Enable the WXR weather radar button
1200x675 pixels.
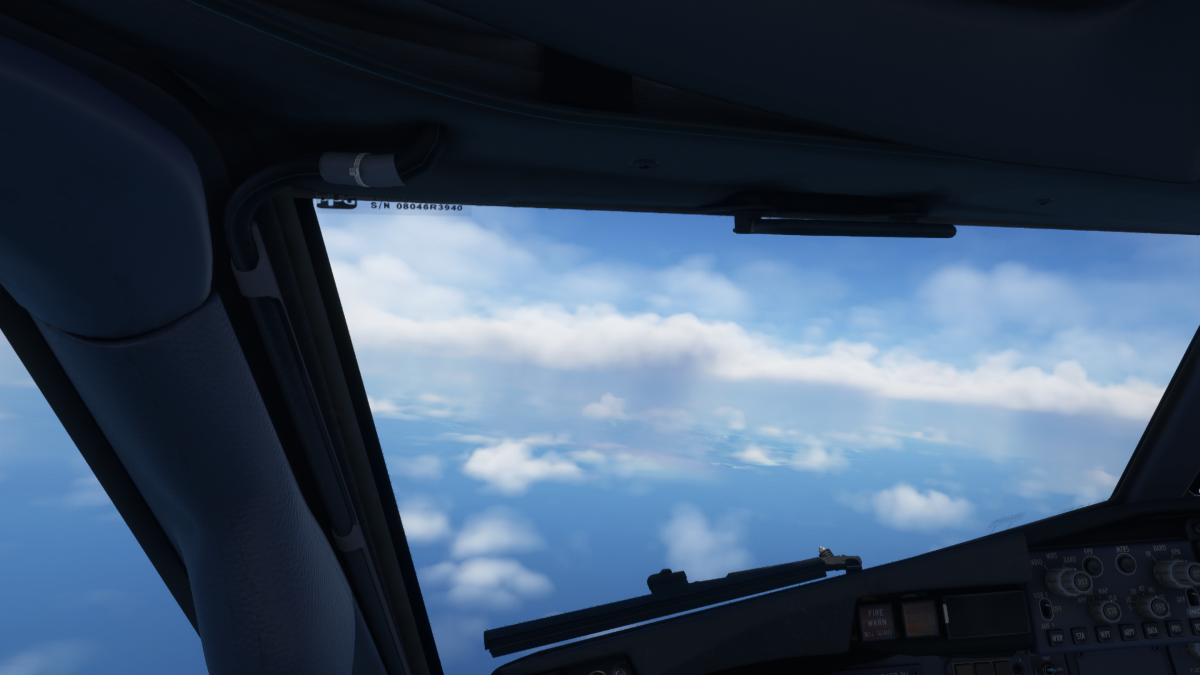click(1056, 637)
